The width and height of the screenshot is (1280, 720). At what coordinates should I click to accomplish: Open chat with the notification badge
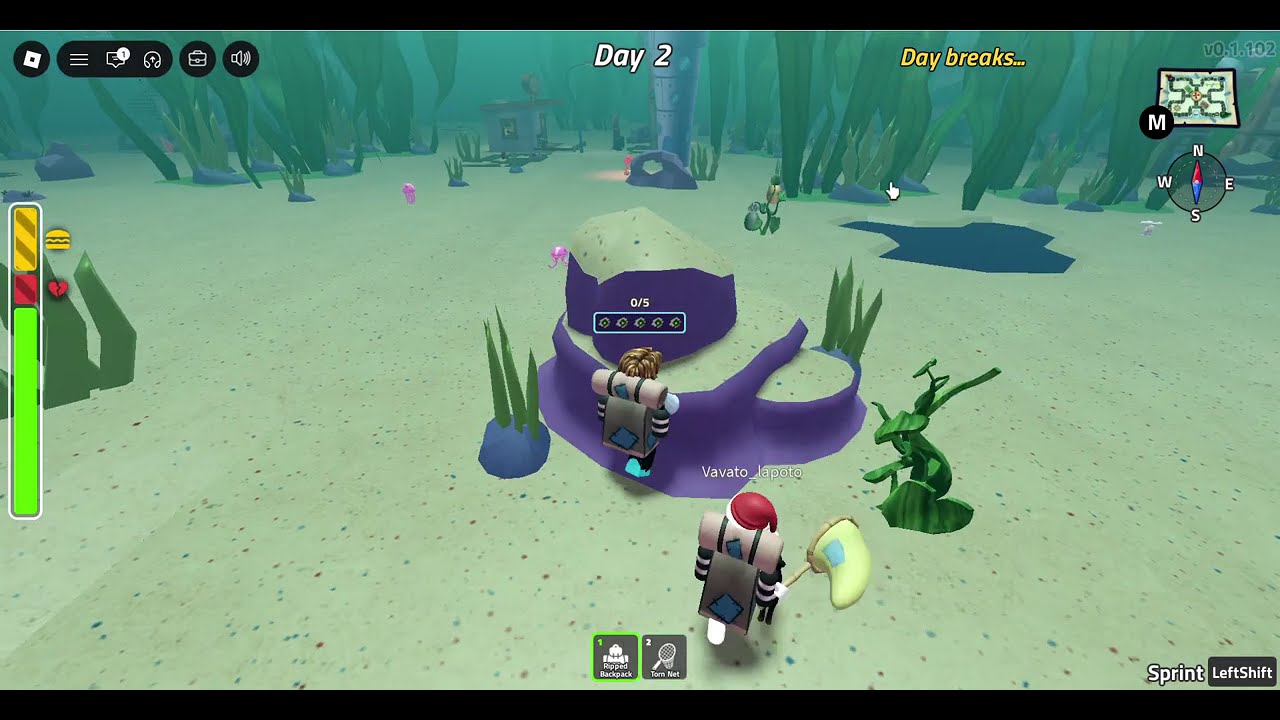click(x=116, y=60)
